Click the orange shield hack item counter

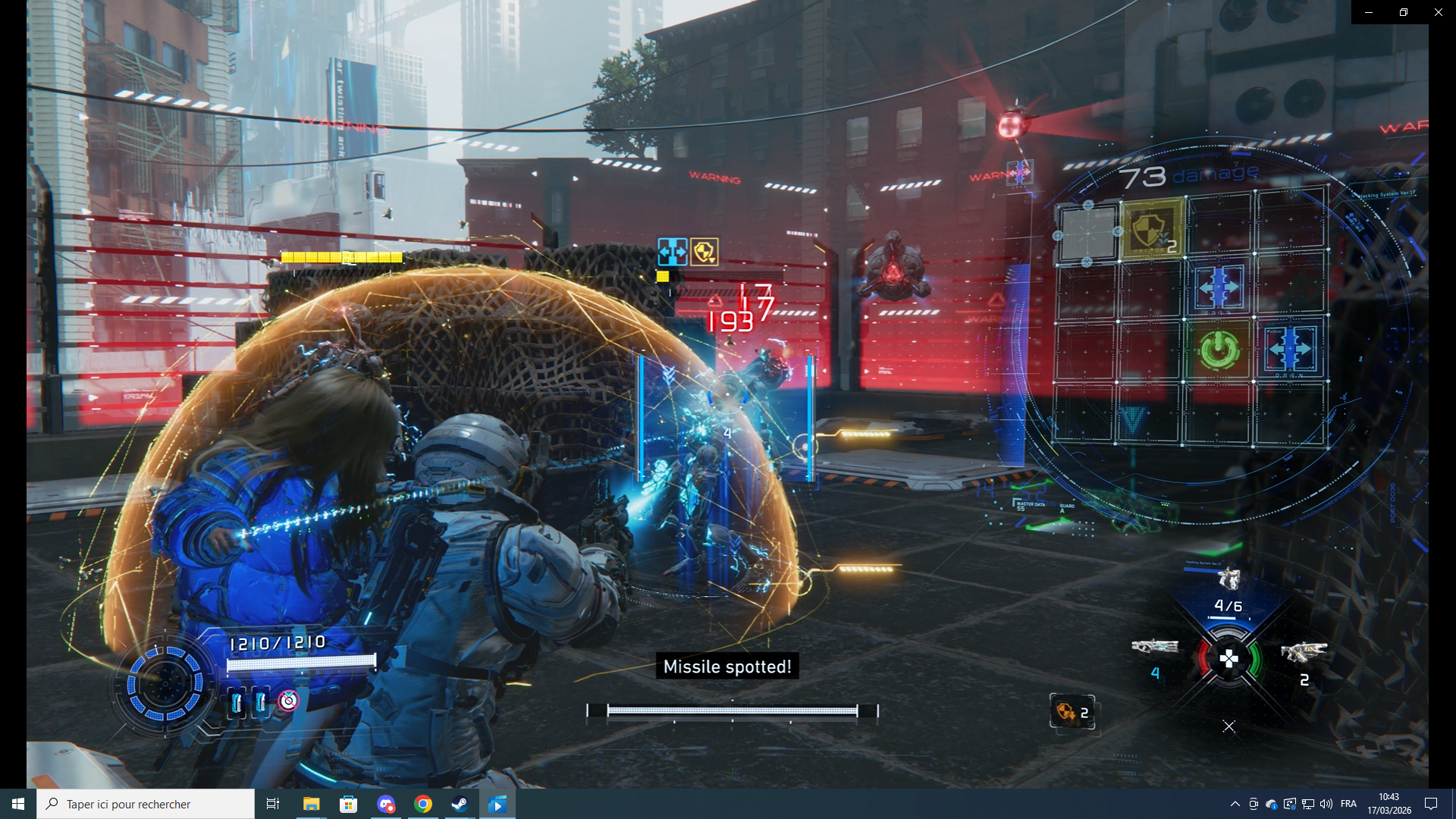[x=1072, y=712]
